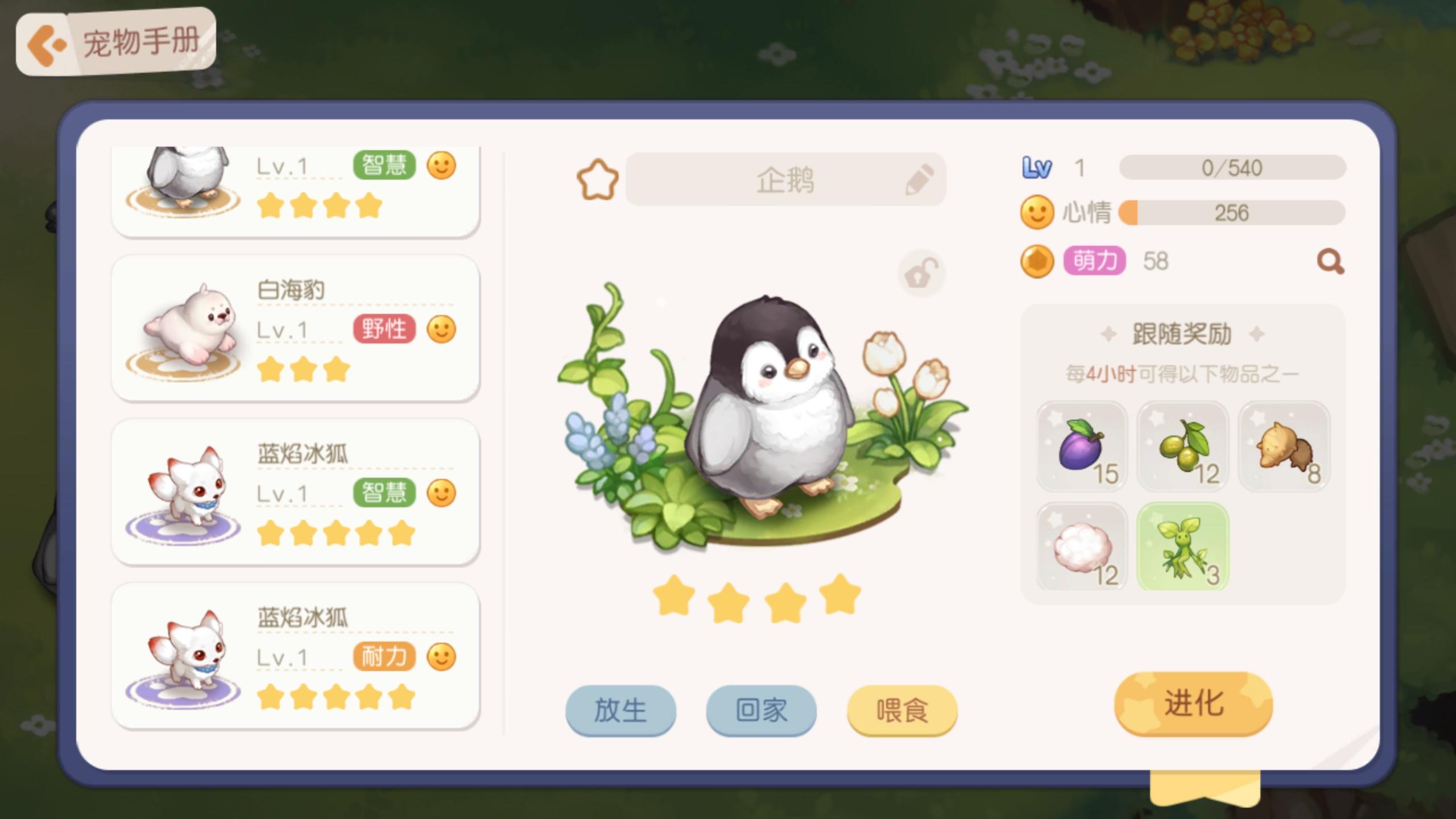Click the 回家 go-home button
This screenshot has width=1456, height=819.
[760, 709]
